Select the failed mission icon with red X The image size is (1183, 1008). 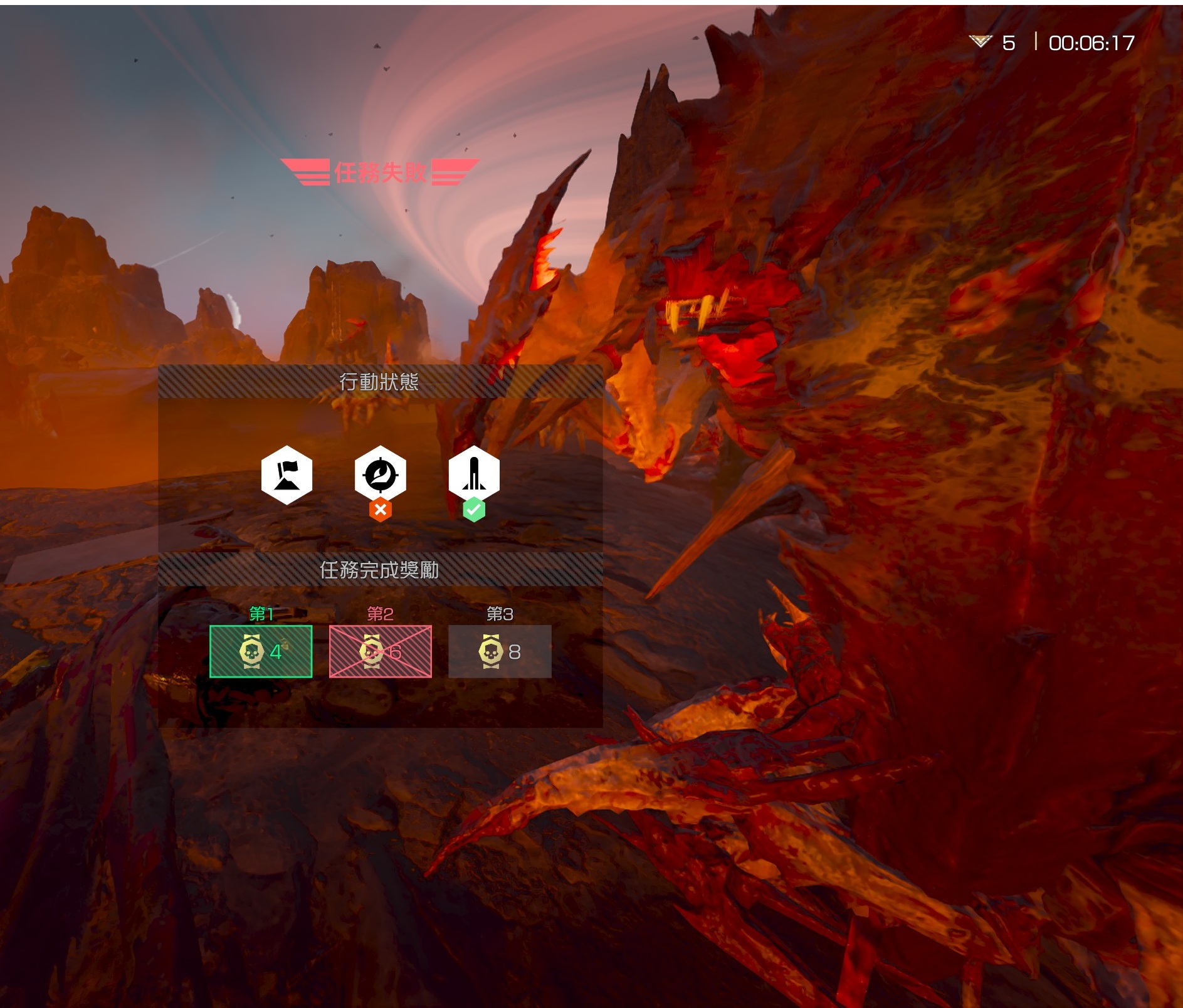point(380,475)
